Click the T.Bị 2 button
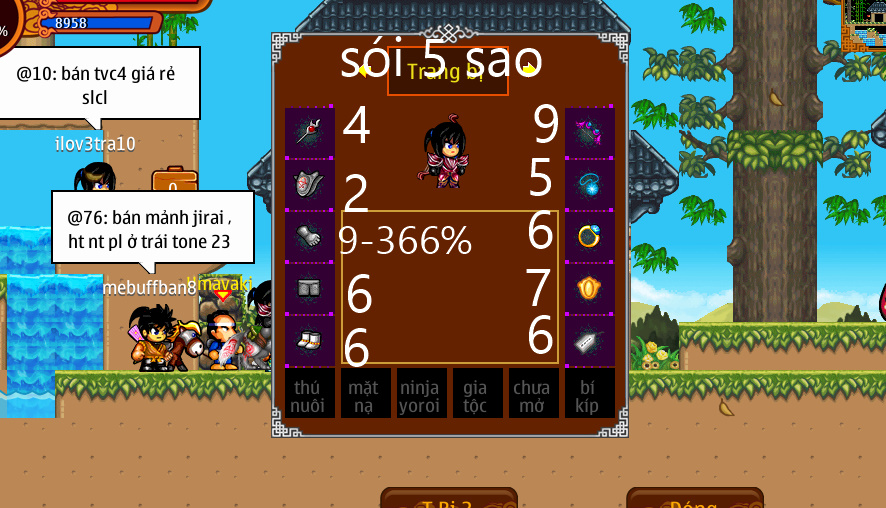The image size is (886, 508). [x=449, y=499]
